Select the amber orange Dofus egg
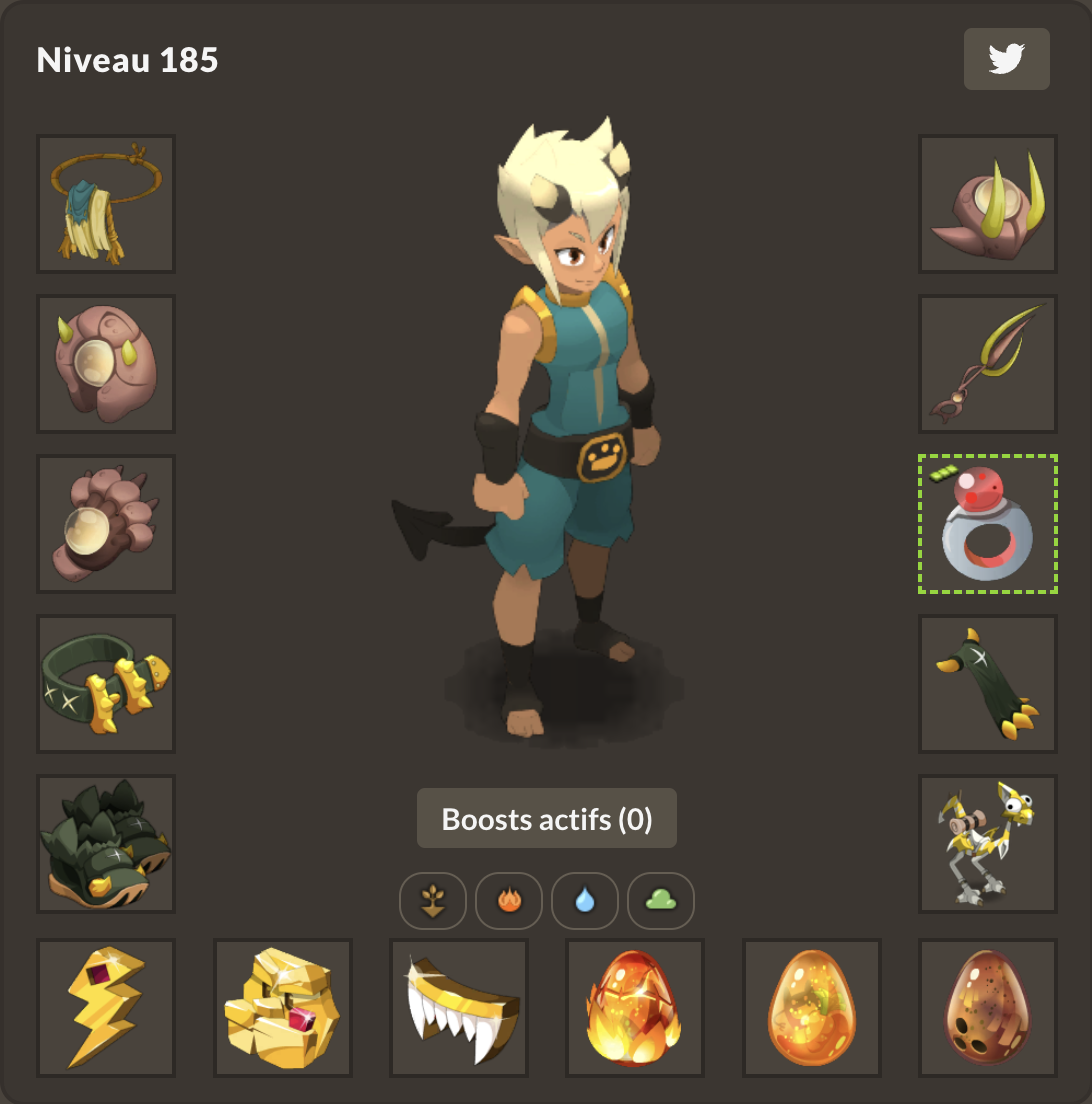 (812, 1008)
